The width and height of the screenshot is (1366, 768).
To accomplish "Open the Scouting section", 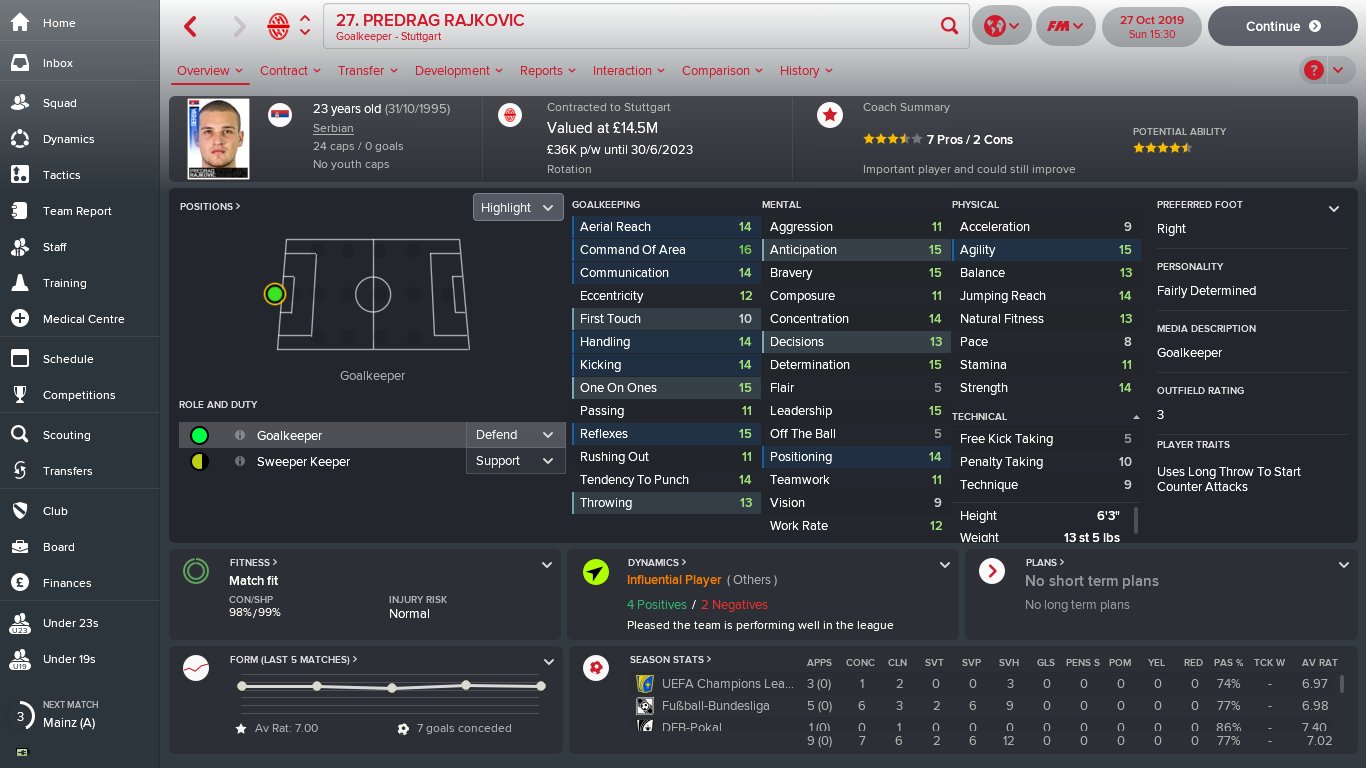I will click(x=66, y=435).
